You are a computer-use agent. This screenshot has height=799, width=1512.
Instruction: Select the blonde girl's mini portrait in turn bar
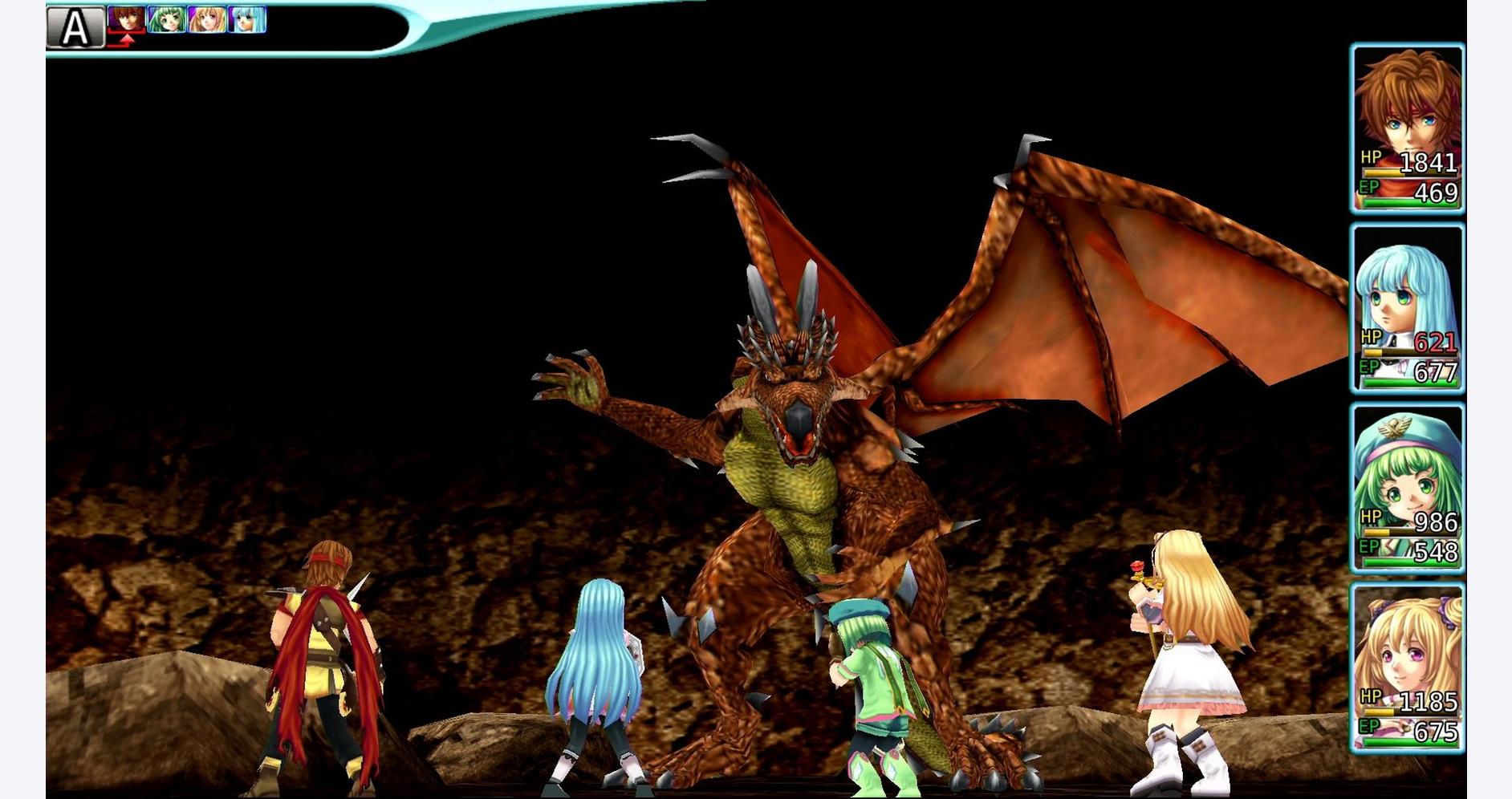coord(205,20)
